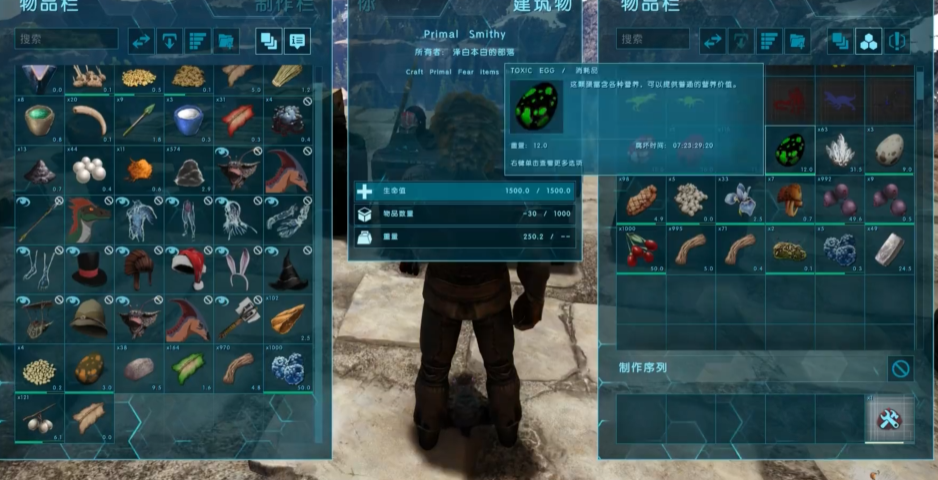Toggle the three-circles crafting view button
Image resolution: width=938 pixels, height=480 pixels.
click(869, 41)
